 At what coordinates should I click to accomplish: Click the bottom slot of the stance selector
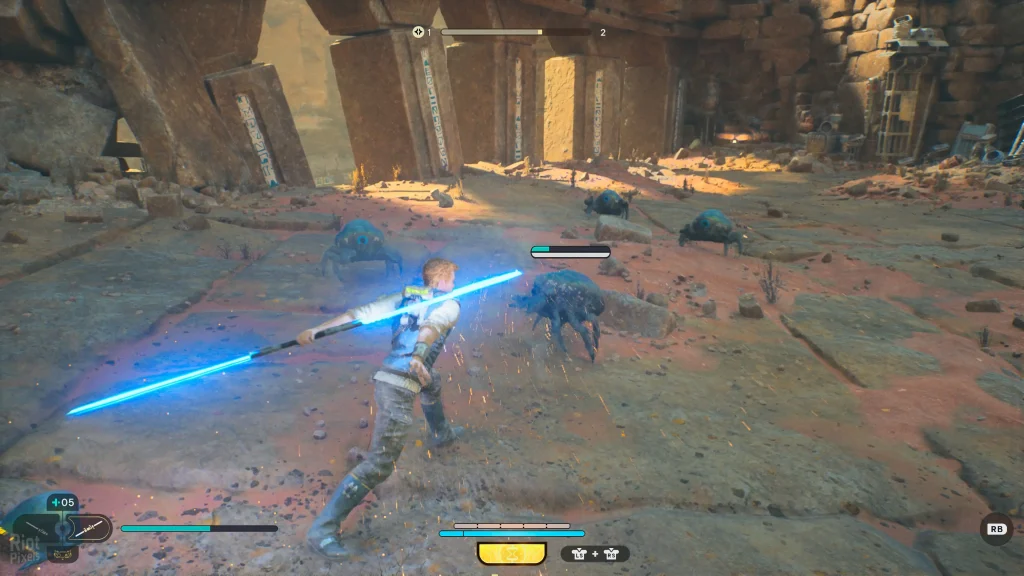click(x=62, y=552)
